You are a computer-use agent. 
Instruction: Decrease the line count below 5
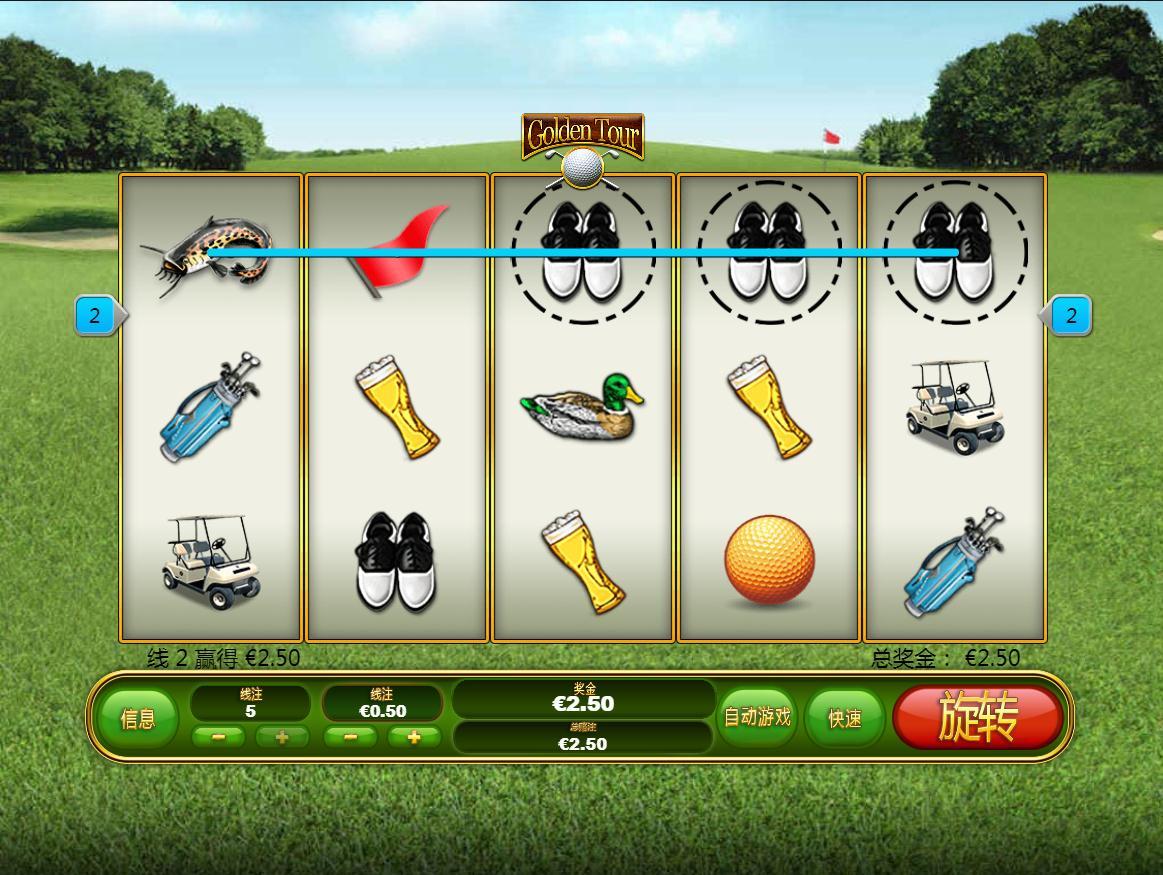click(x=218, y=737)
